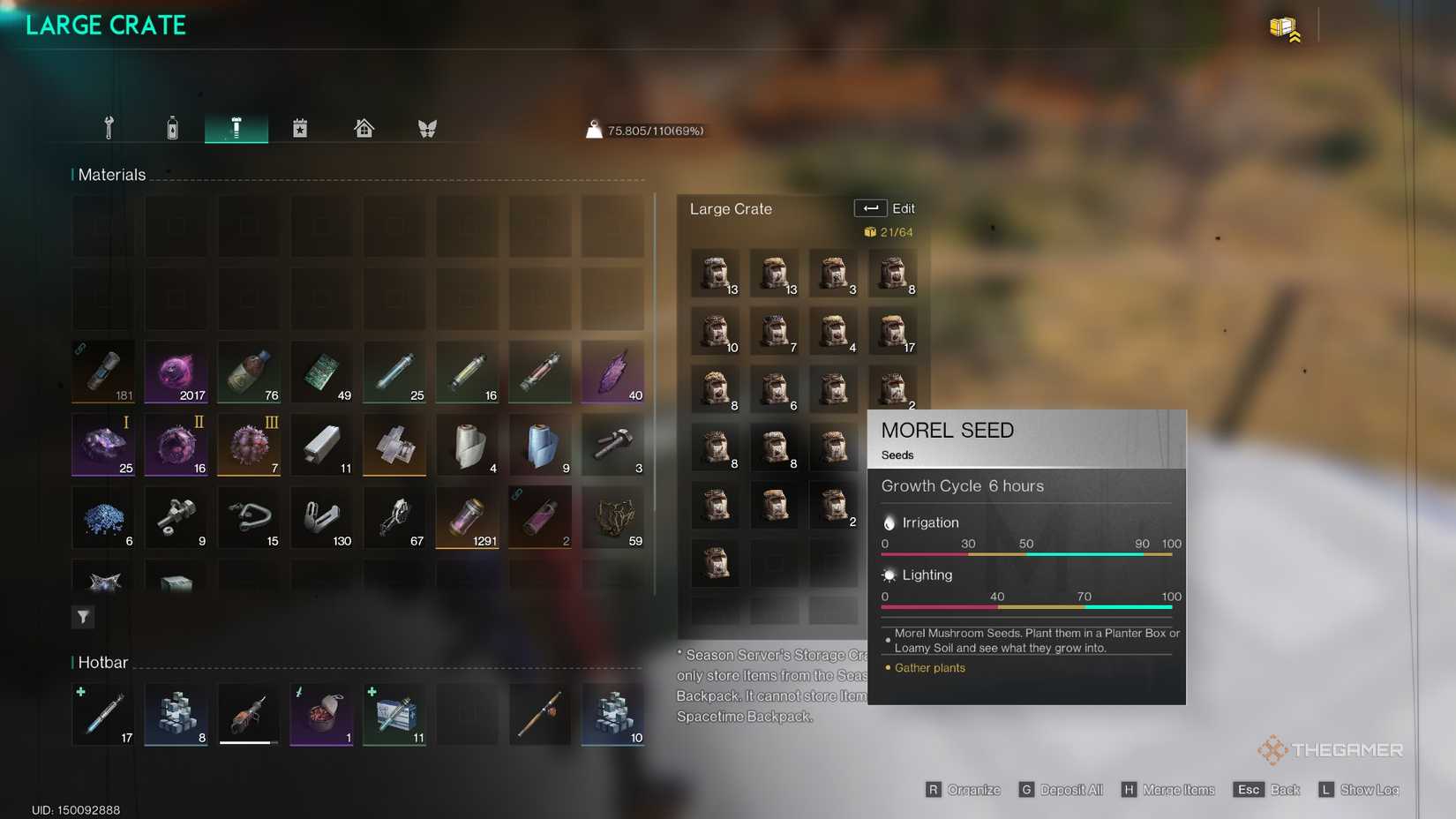The height and width of the screenshot is (819, 1456).
Task: Open the house building tab
Action: 364,128
